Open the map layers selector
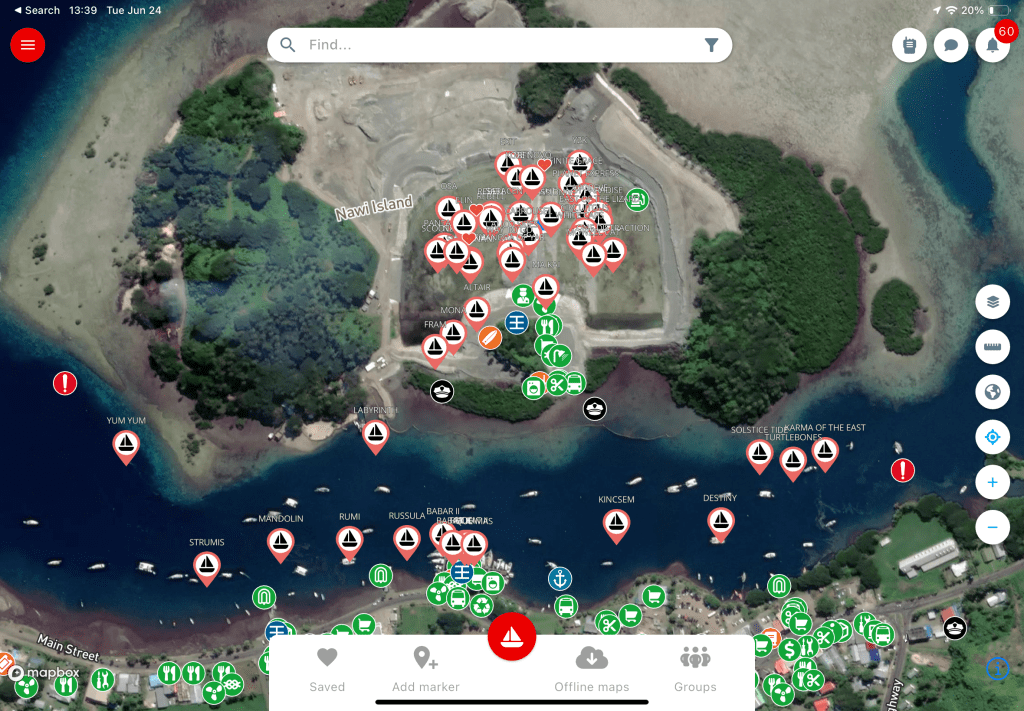The height and width of the screenshot is (711, 1024). pos(992,300)
